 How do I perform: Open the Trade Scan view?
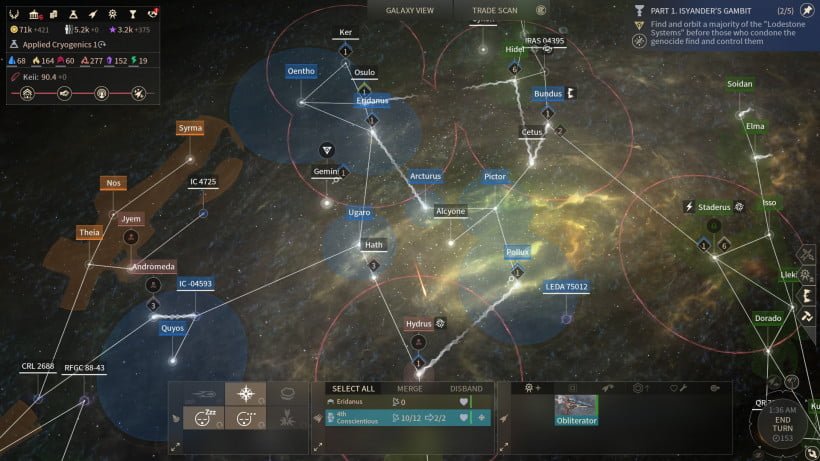point(494,10)
